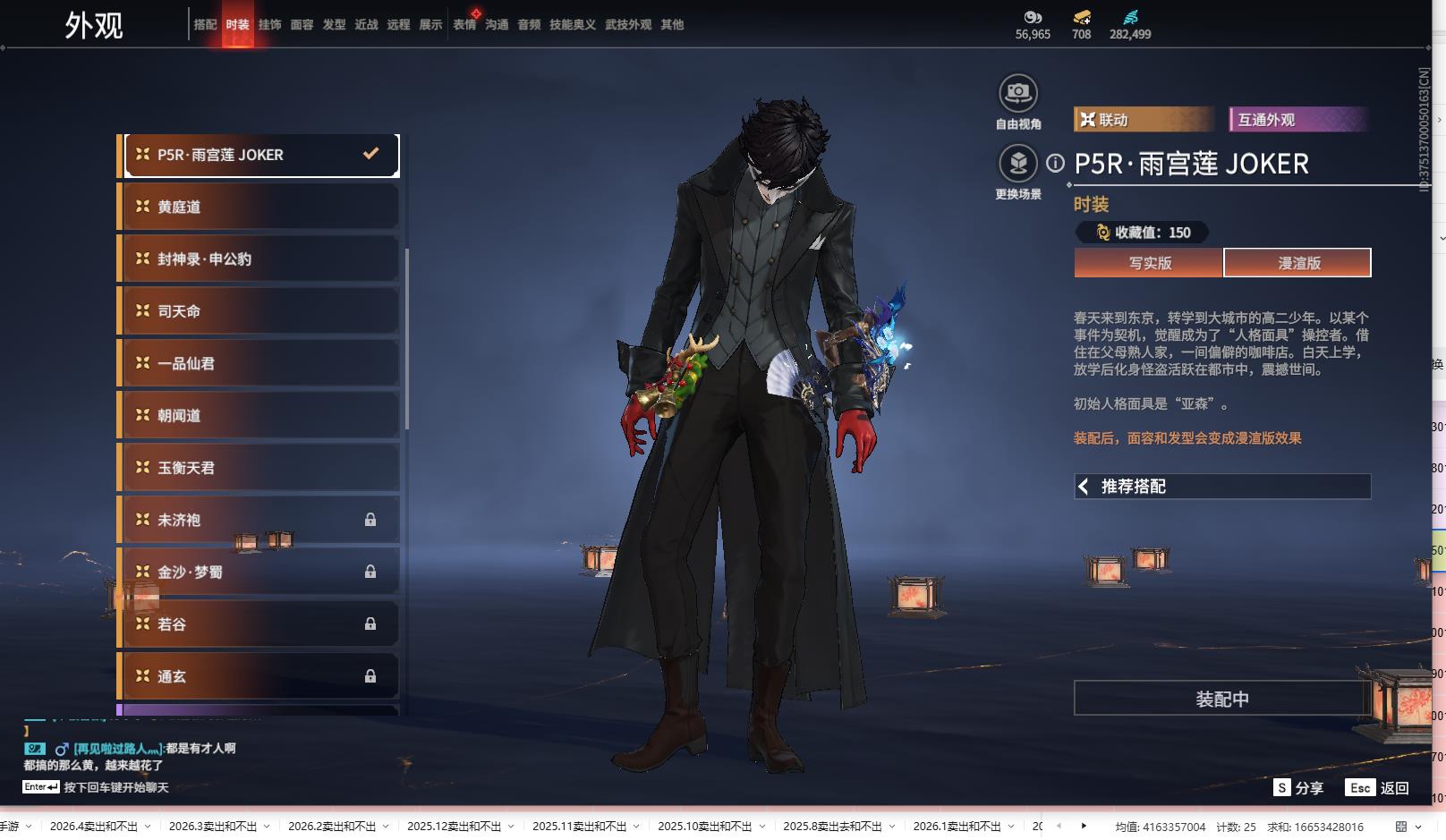Select the 司天命 outfit row
Viewport: 1446px width, 840px height.
coord(259,311)
